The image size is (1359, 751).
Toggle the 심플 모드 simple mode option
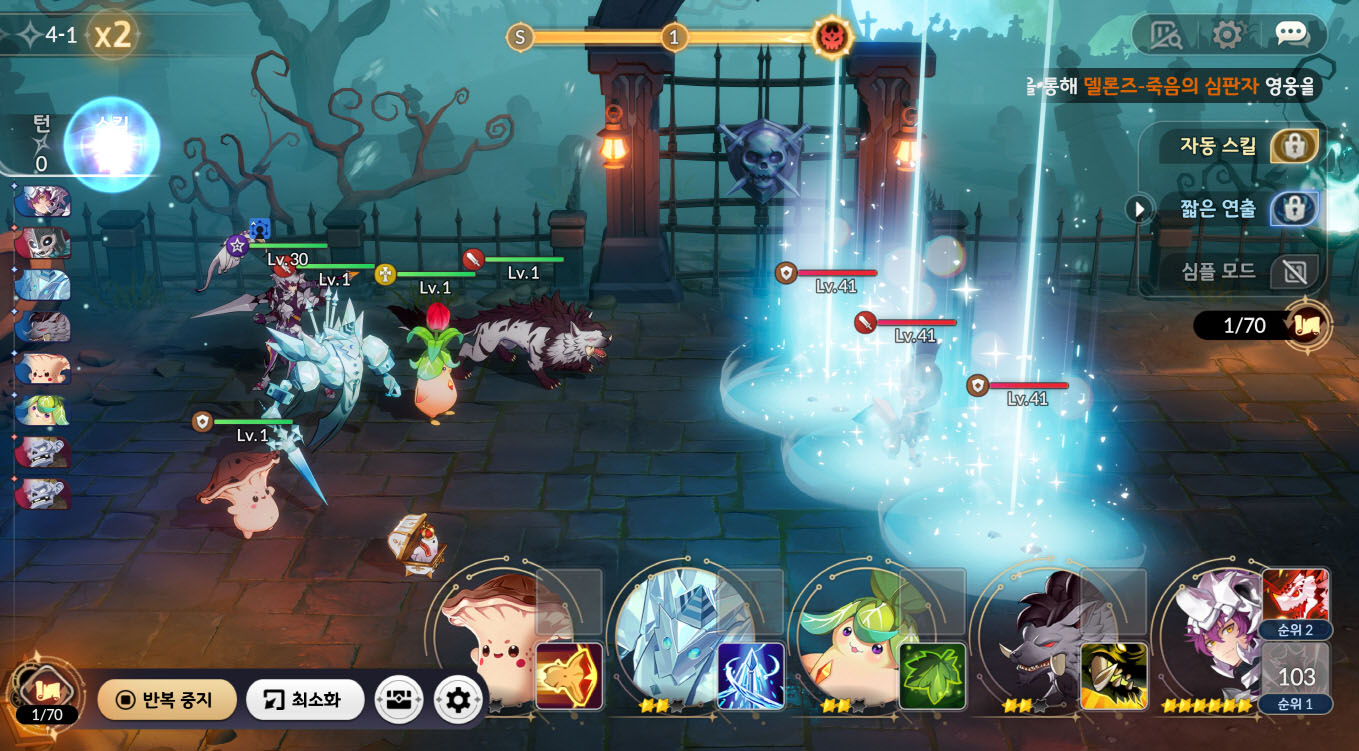1294,271
